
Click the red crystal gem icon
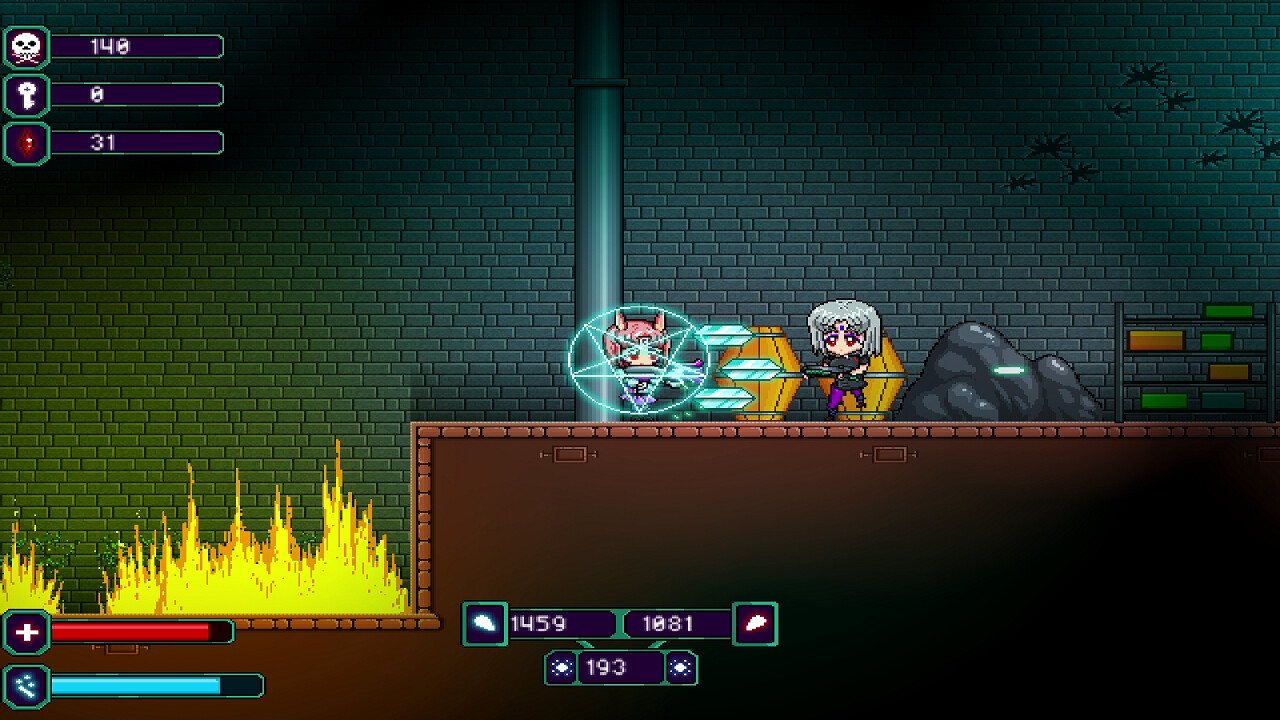coord(26,143)
